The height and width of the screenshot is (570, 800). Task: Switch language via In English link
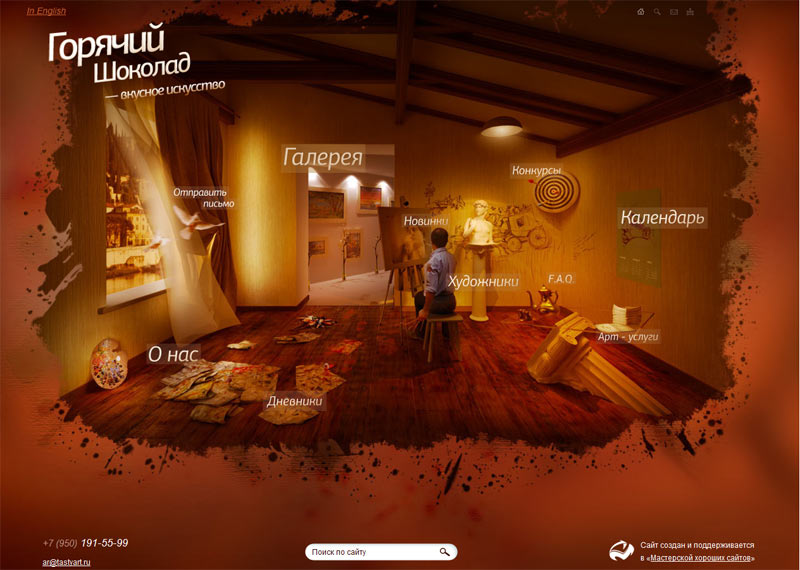pyautogui.click(x=46, y=11)
